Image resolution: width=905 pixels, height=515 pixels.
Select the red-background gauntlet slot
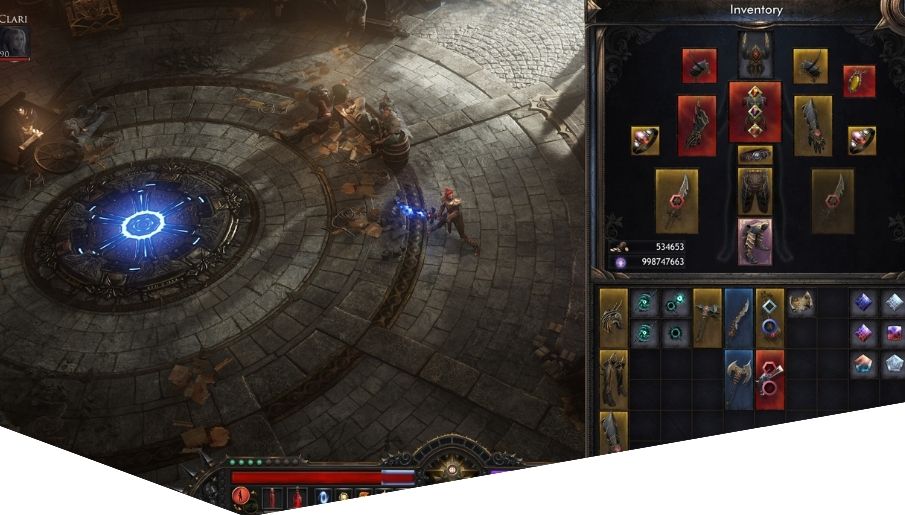tap(697, 125)
